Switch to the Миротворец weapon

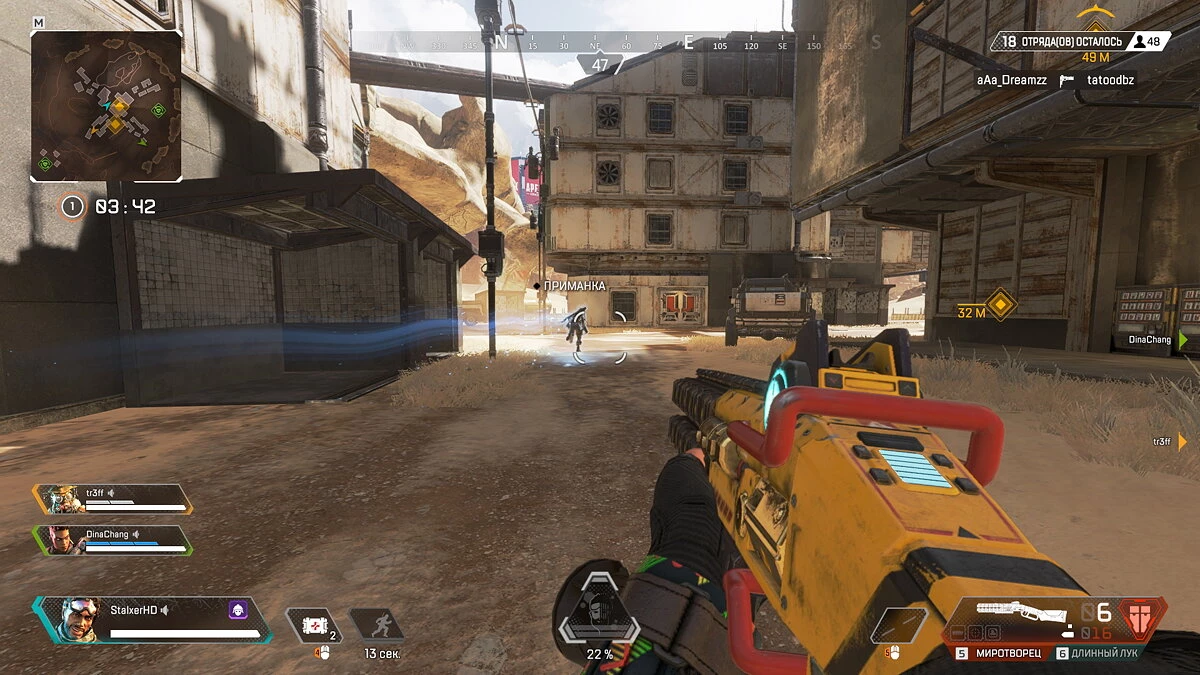1007,653
